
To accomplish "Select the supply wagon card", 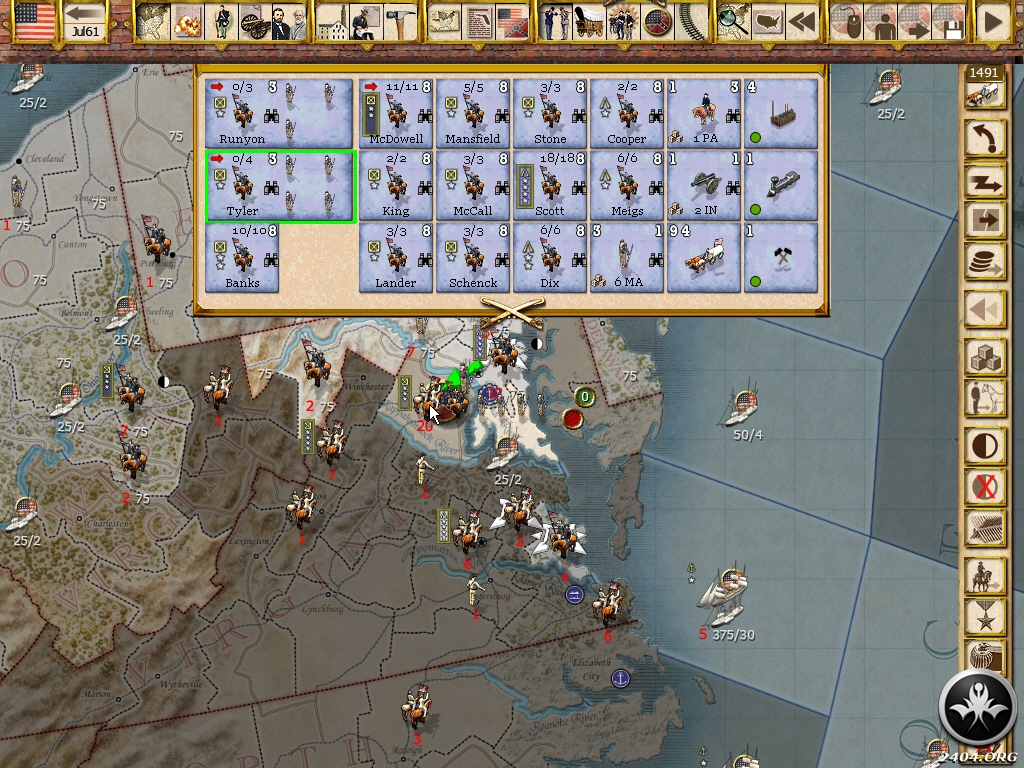I will pos(704,258).
